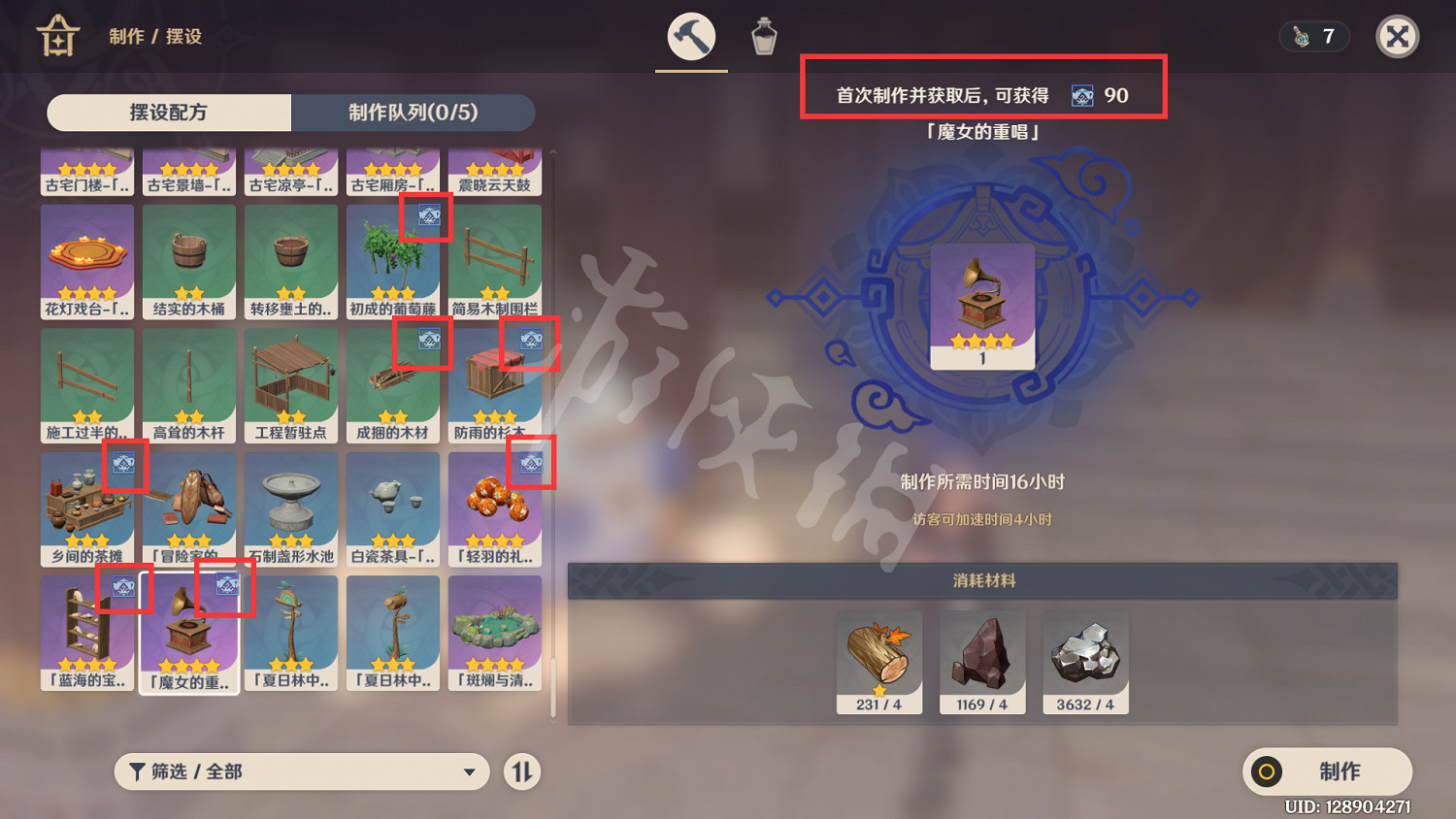Select the 乡间的茶摊 recipe
Image resolution: width=1456 pixels, height=819 pixels.
click(x=87, y=508)
